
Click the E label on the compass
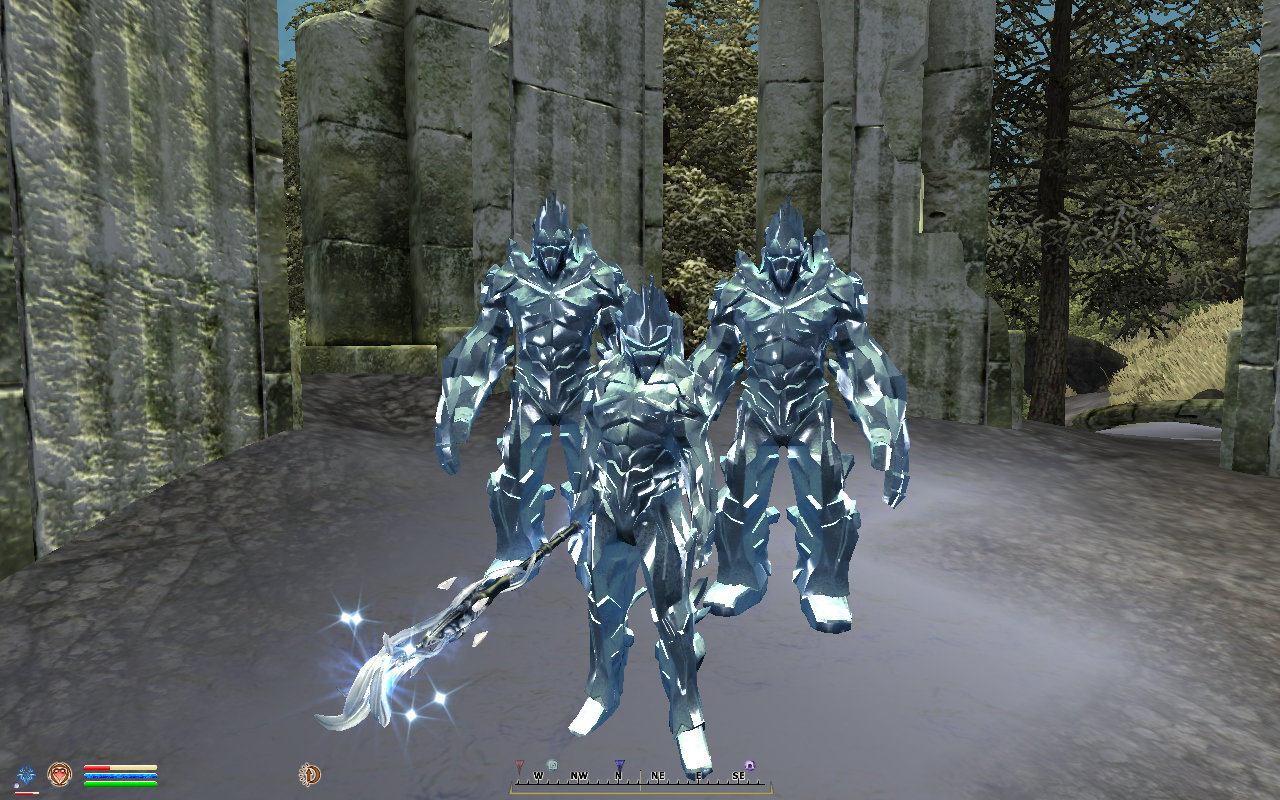[698, 776]
